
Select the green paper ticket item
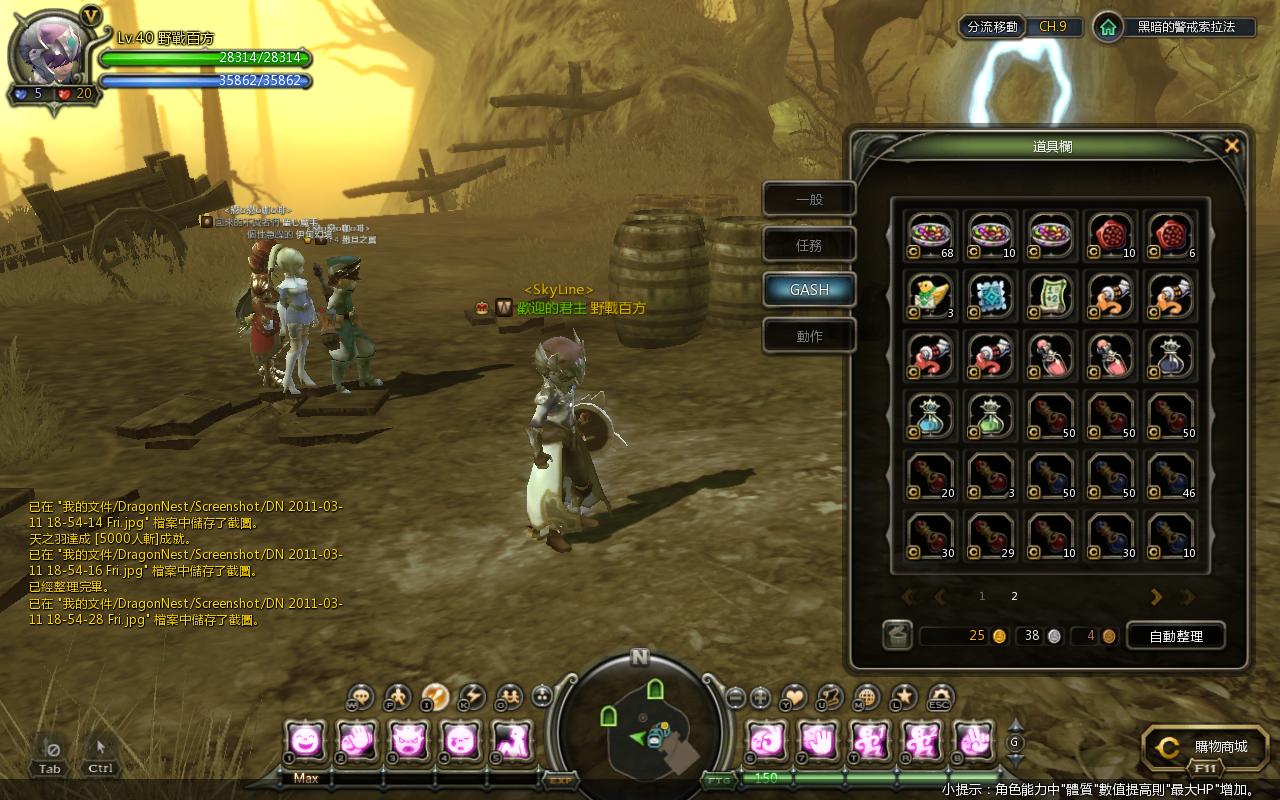pos(1051,295)
